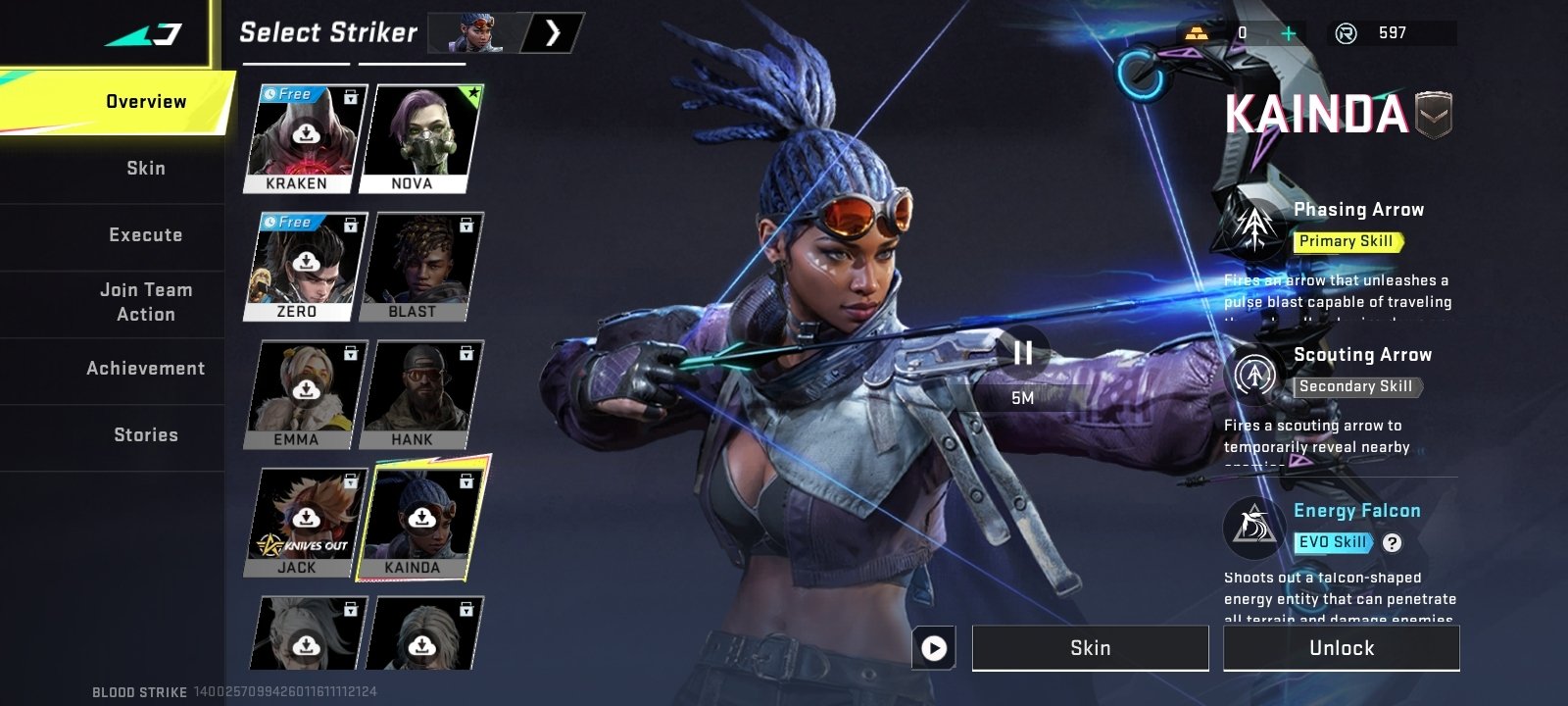This screenshot has height=706, width=1568.
Task: Pause the 5M resource download
Action: click(1022, 353)
